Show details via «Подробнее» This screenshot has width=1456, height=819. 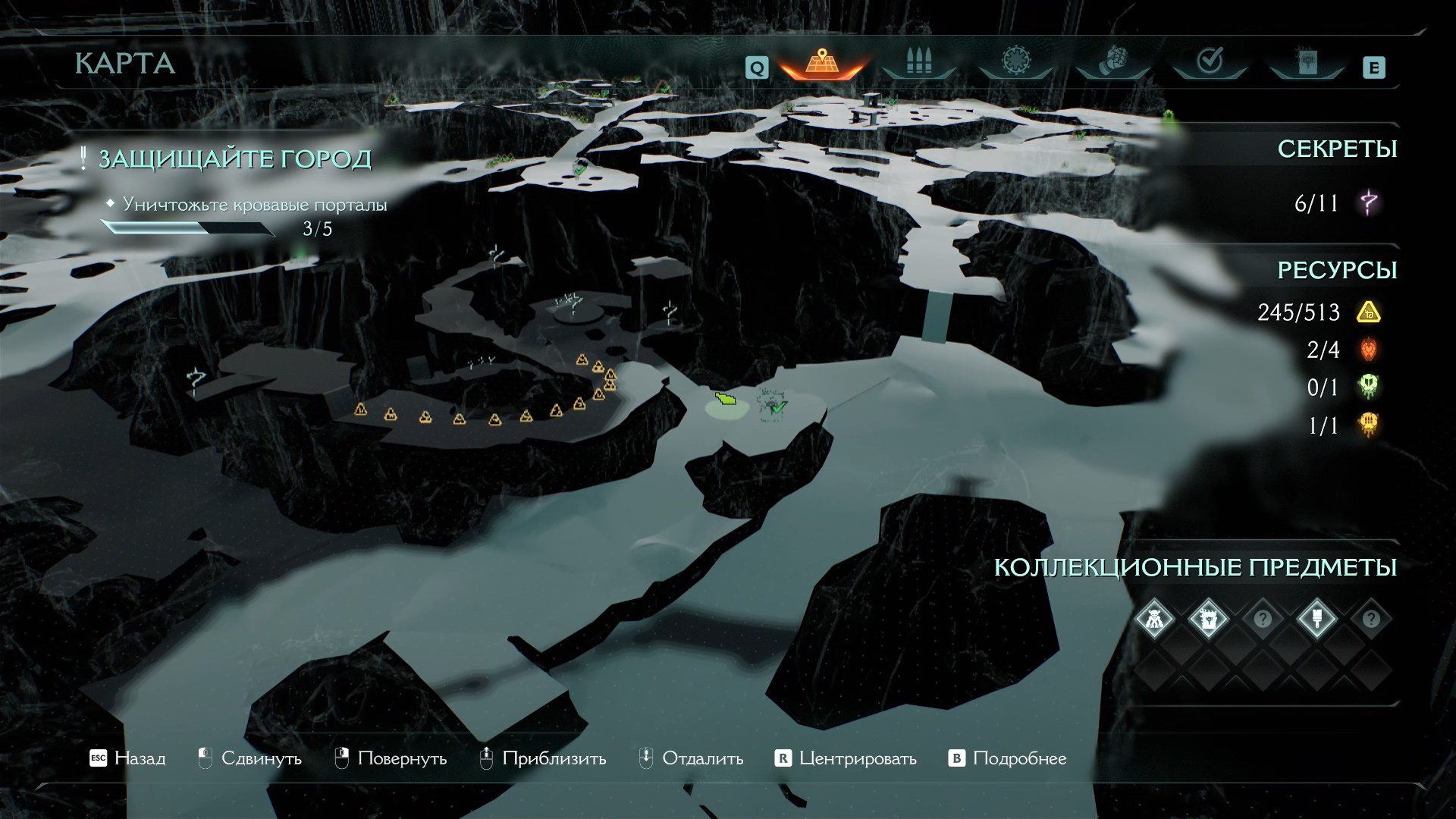tap(1008, 758)
